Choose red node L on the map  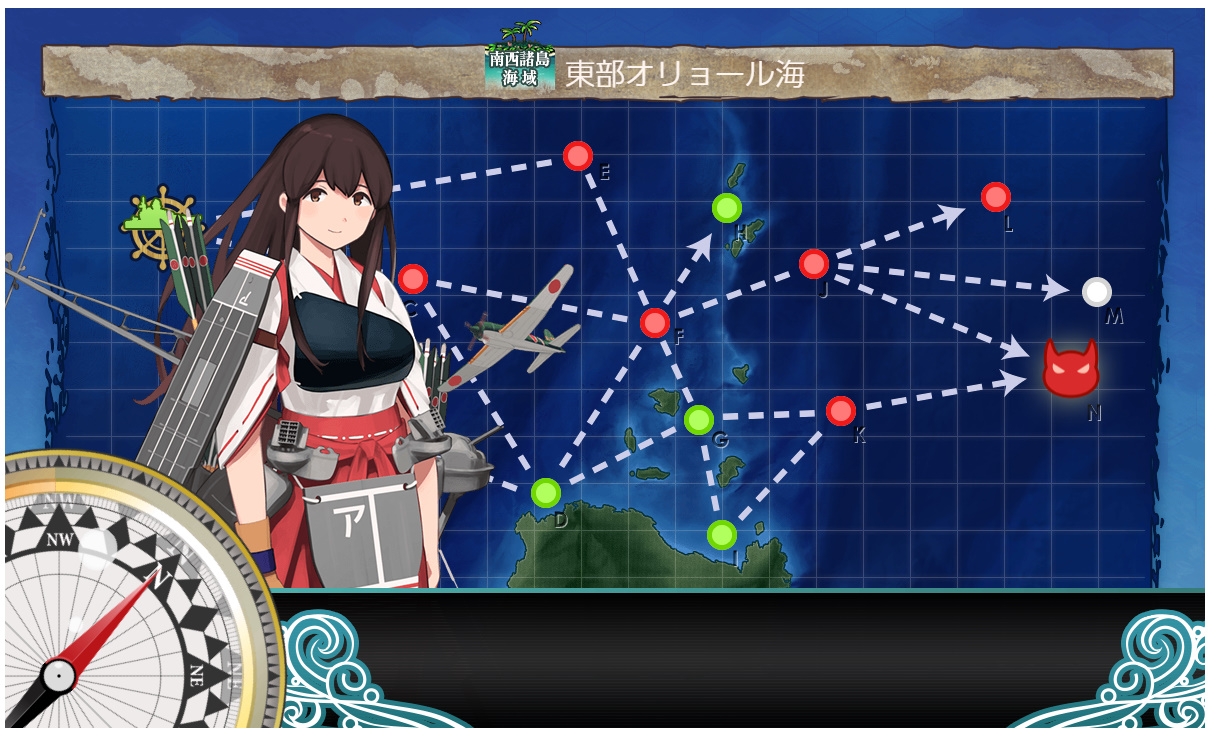(995, 197)
